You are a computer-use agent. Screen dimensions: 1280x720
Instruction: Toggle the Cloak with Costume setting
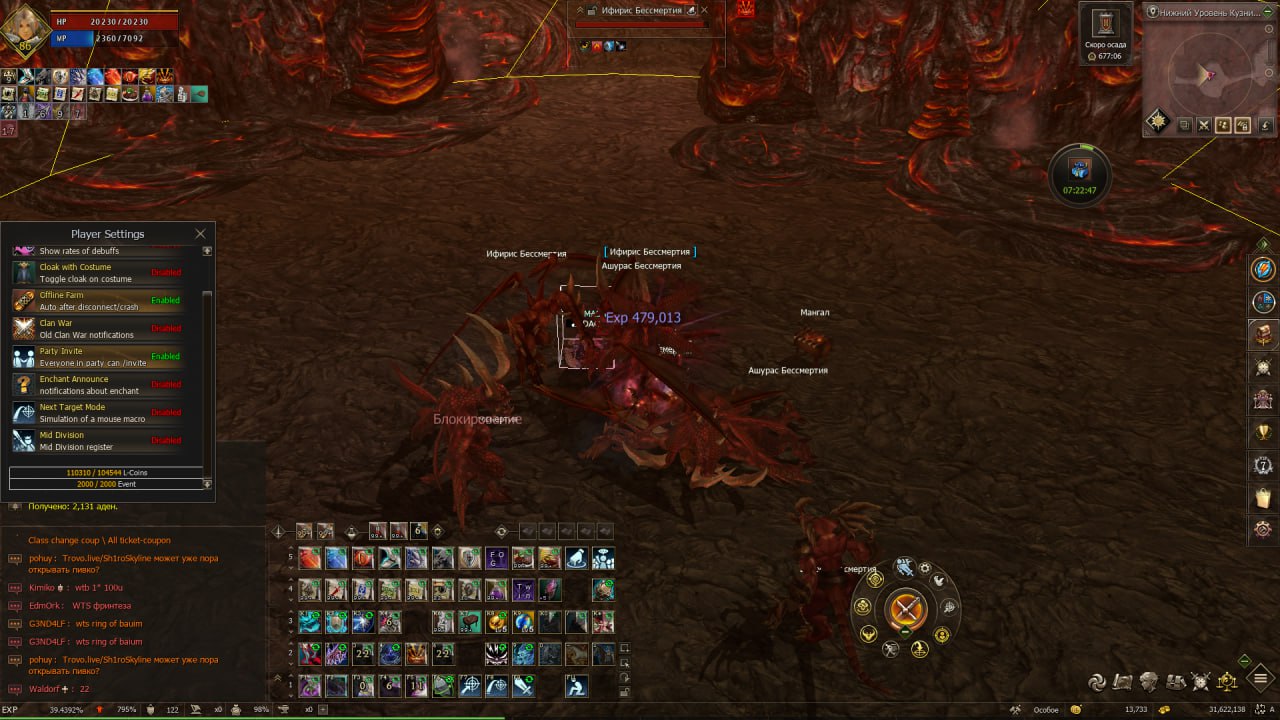point(165,272)
